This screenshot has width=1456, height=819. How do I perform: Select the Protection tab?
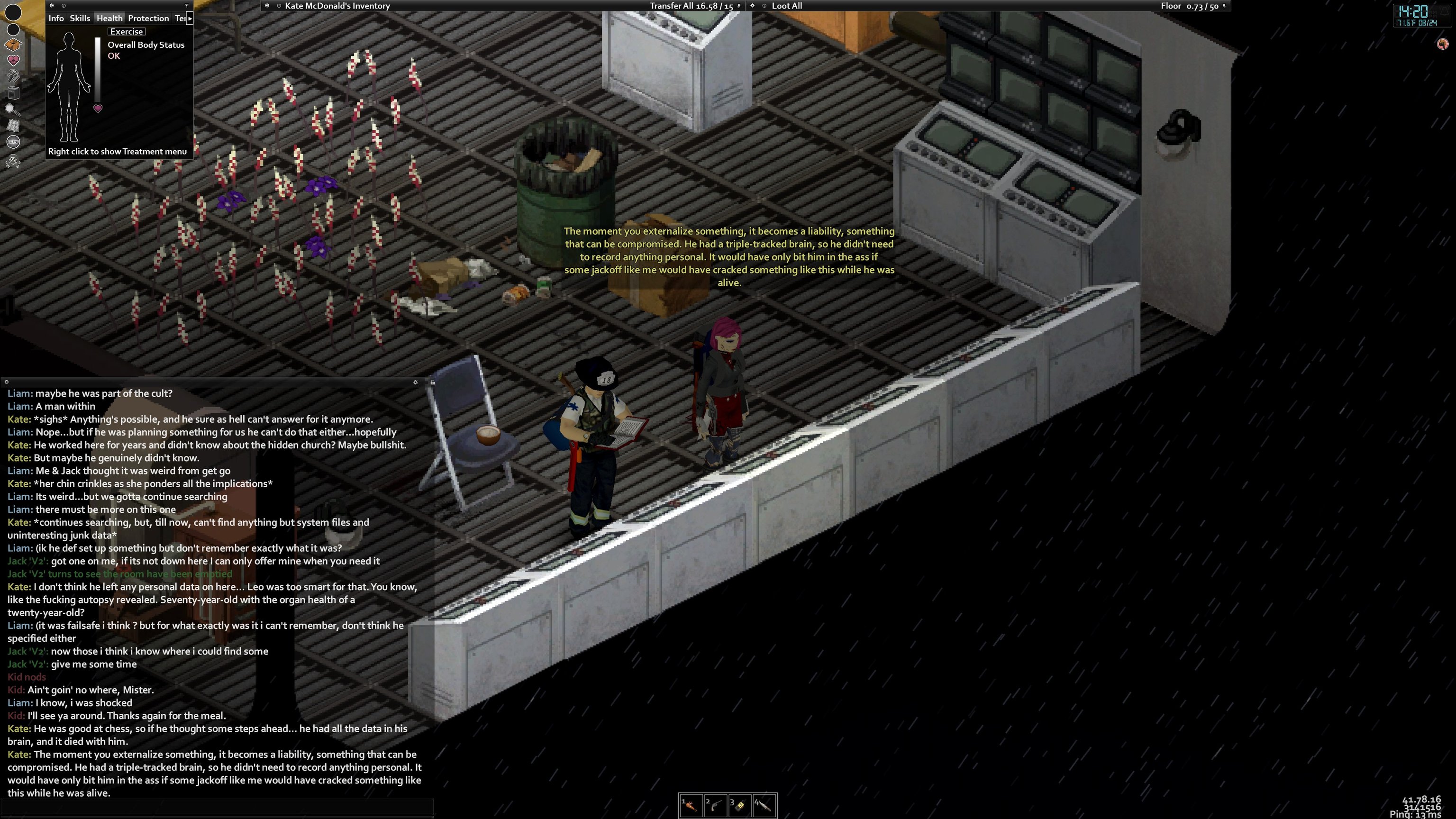point(148,18)
